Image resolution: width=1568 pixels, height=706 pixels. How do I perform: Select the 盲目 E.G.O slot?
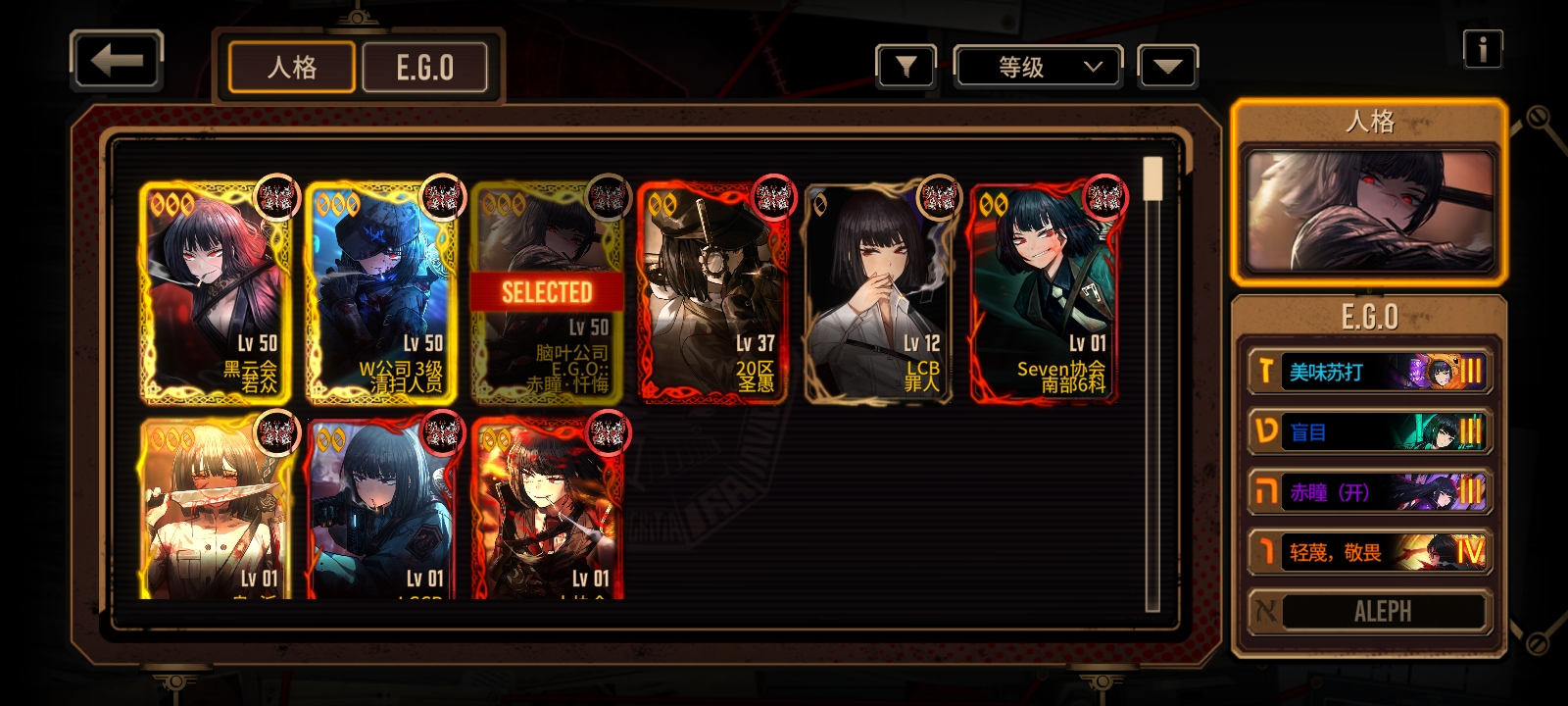1369,431
